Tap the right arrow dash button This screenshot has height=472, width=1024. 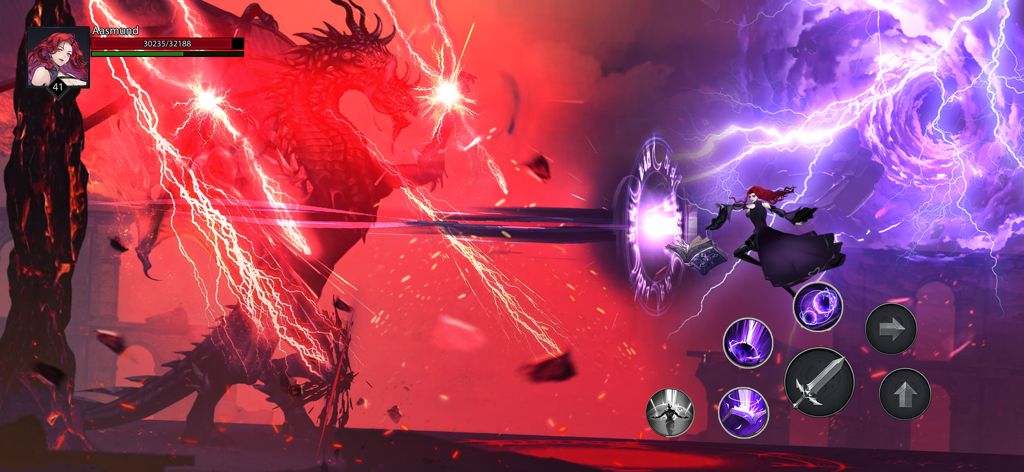coord(890,329)
